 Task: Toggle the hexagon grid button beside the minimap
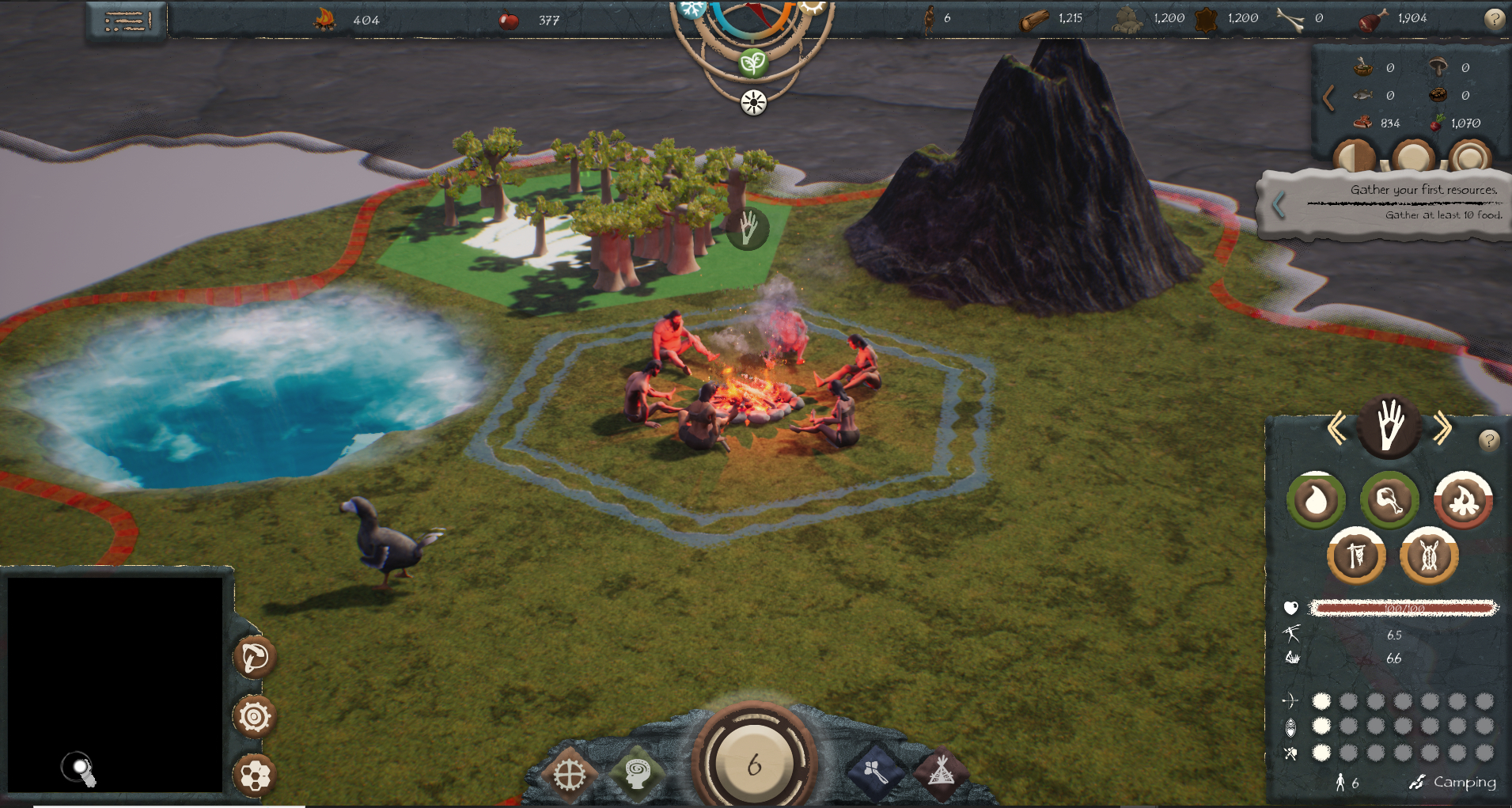click(255, 776)
